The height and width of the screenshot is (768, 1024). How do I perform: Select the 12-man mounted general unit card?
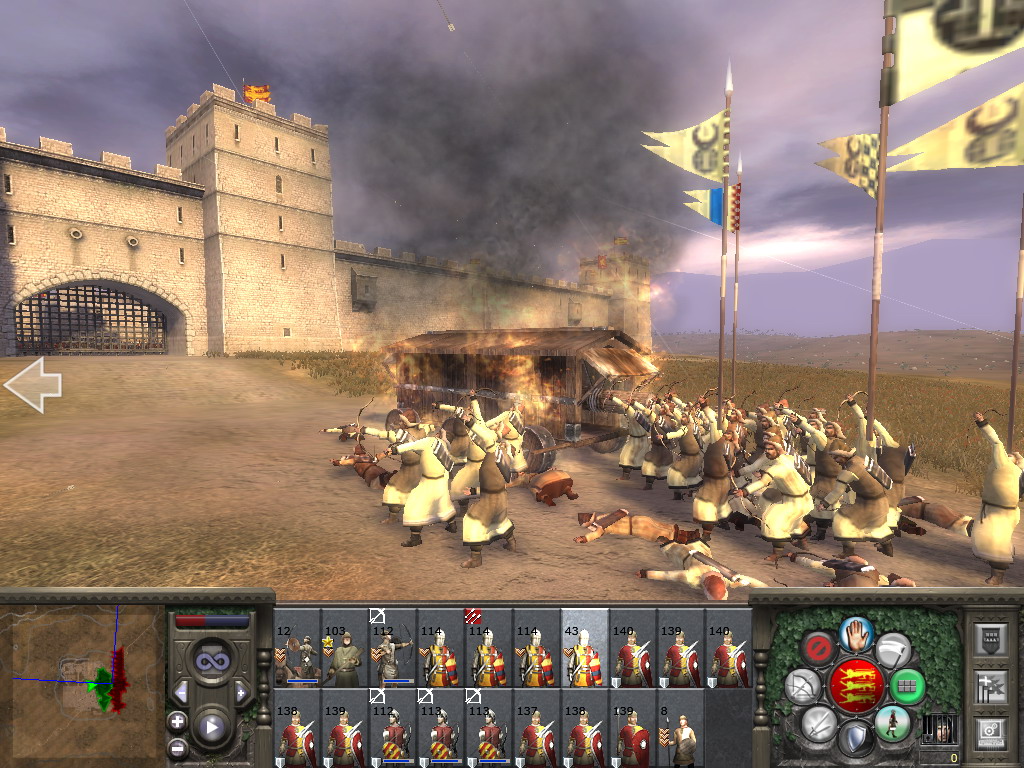click(298, 648)
